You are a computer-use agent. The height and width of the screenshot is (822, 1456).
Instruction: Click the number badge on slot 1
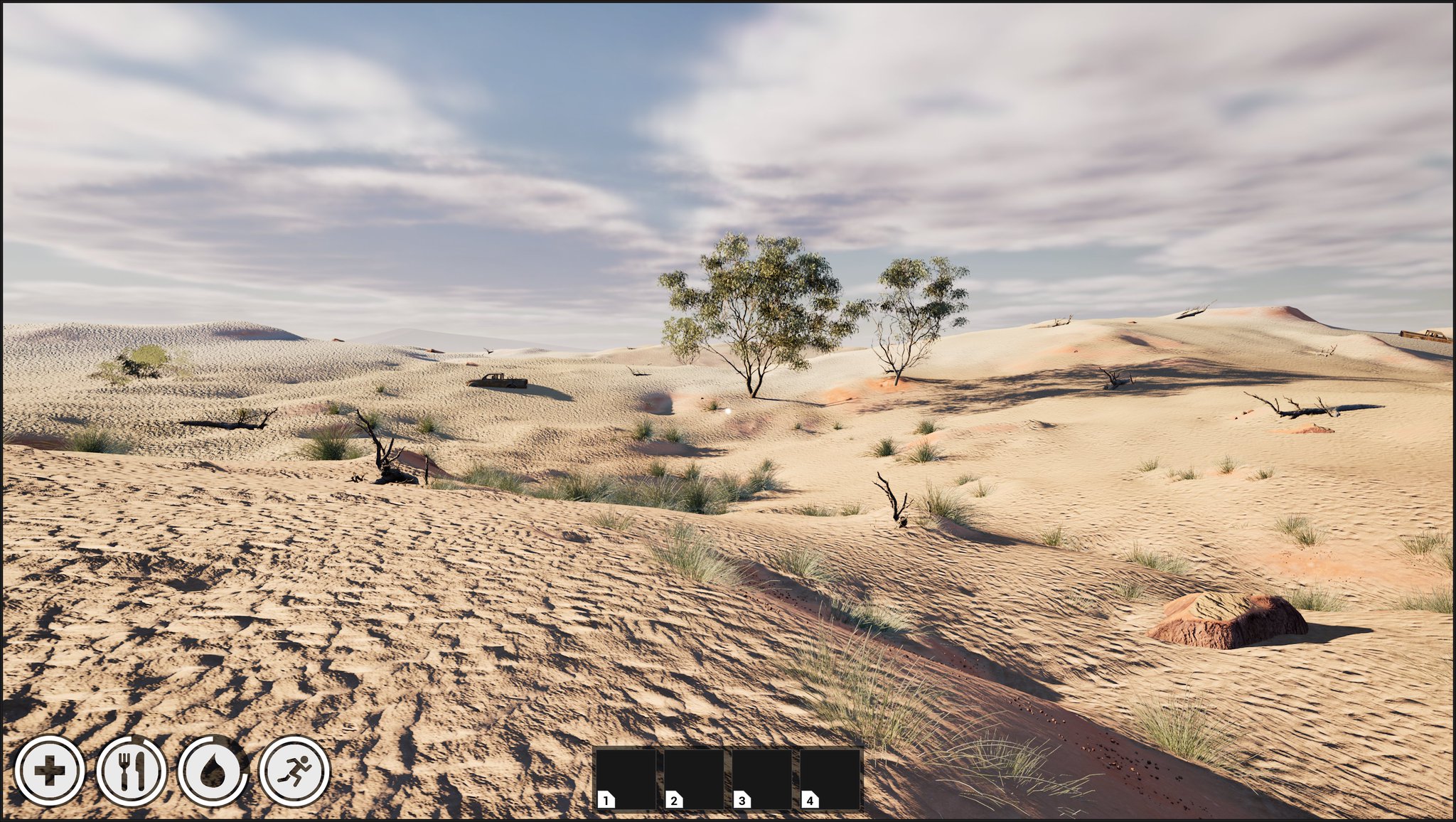tap(605, 799)
